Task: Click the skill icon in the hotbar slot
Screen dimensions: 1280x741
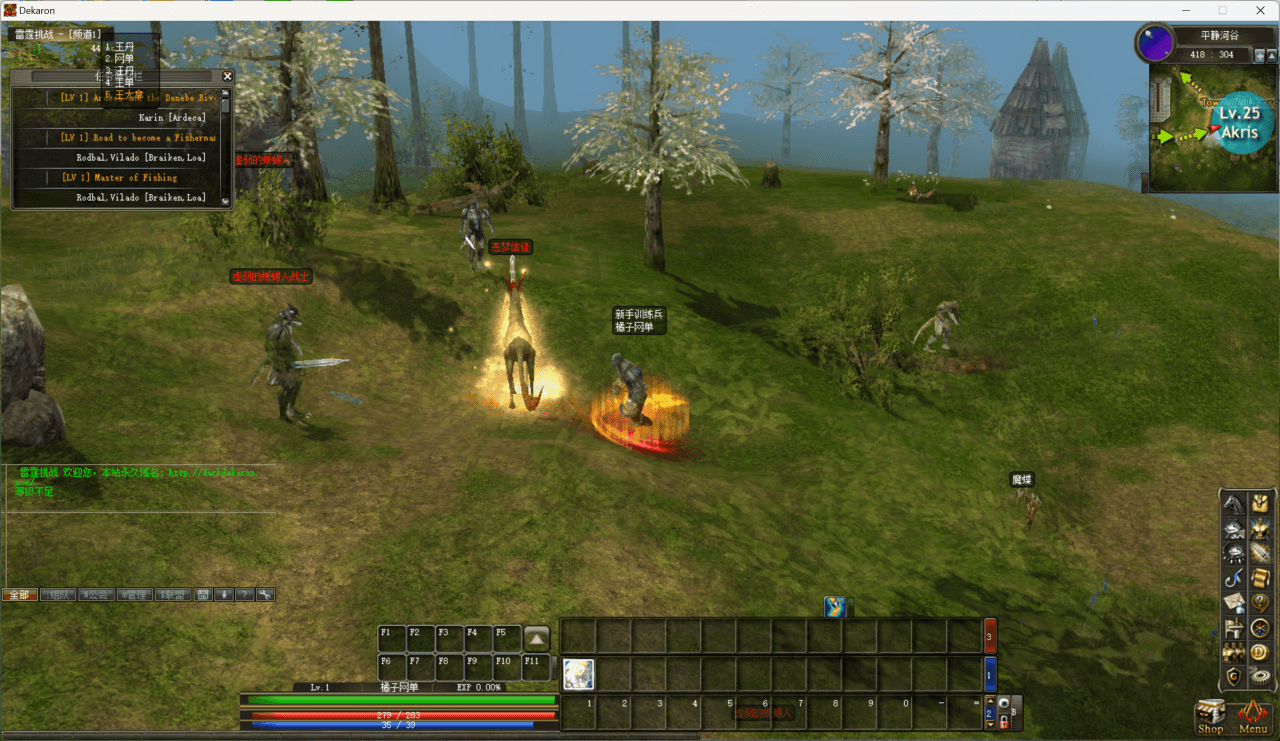Action: (578, 674)
